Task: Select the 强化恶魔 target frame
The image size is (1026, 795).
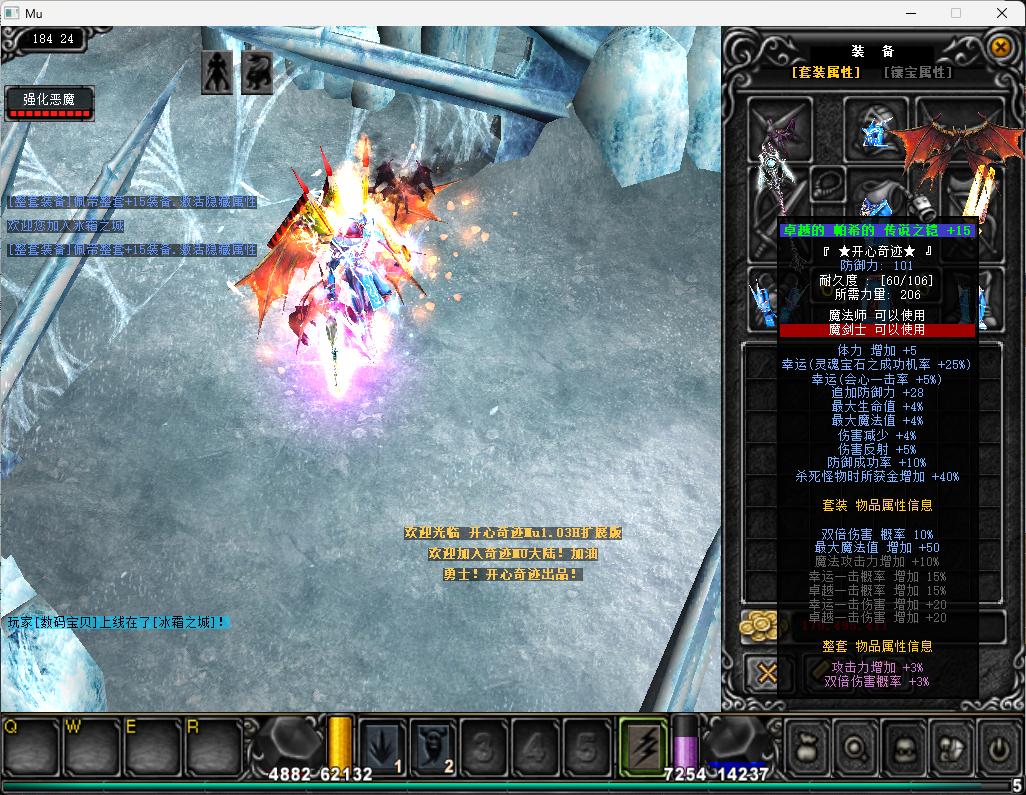Action: click(x=49, y=103)
